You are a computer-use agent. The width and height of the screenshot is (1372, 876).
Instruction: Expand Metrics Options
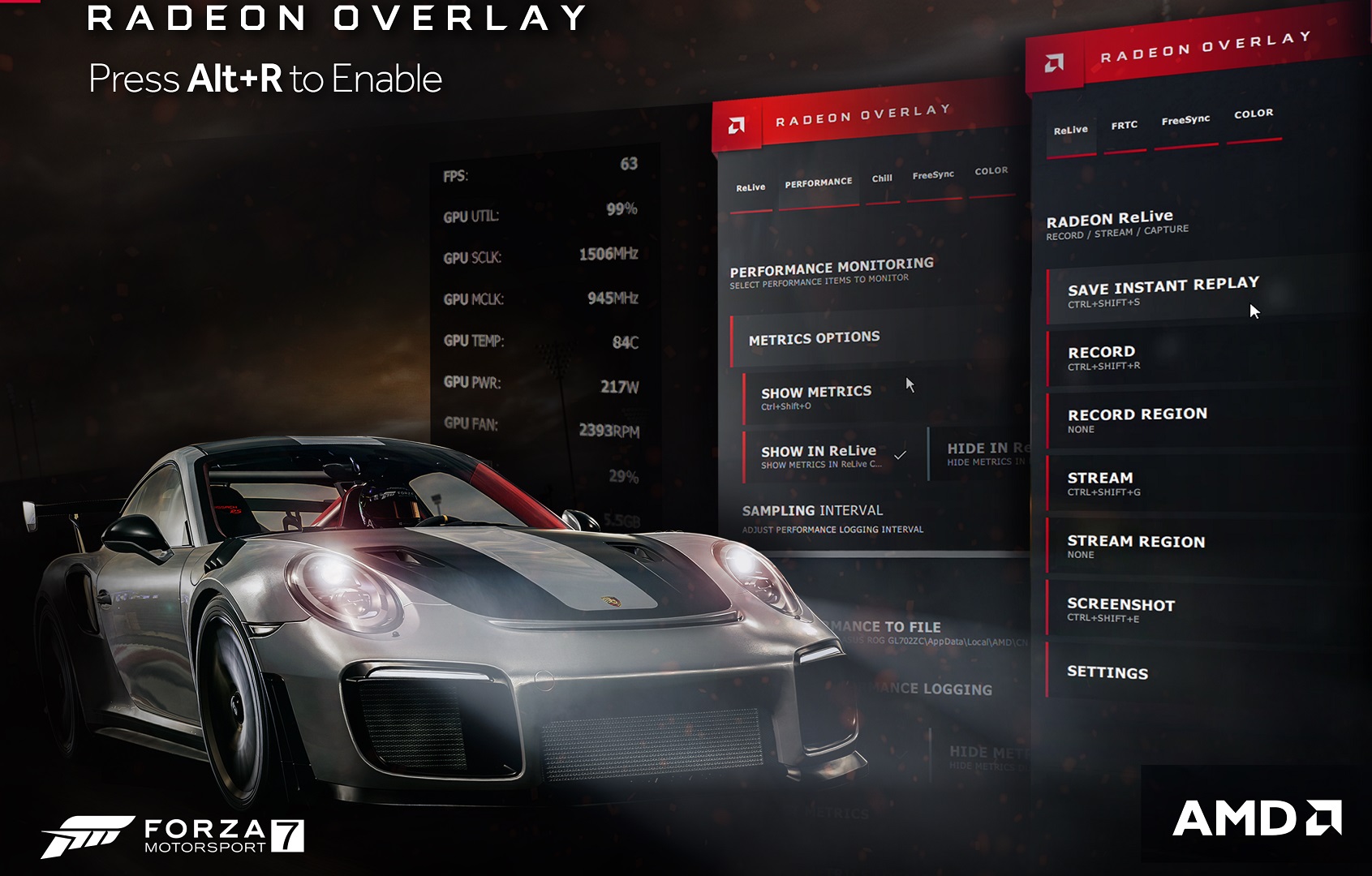[x=814, y=338]
